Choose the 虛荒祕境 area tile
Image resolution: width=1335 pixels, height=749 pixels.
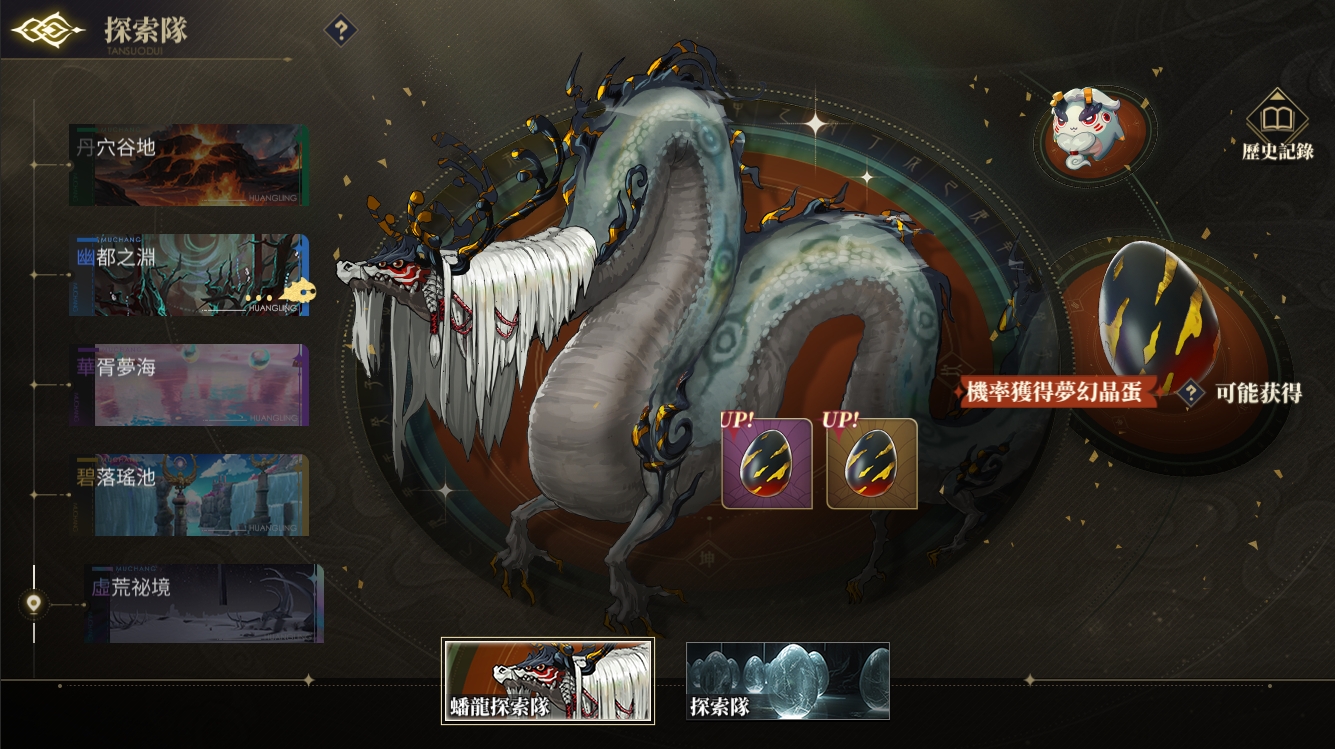pos(204,603)
